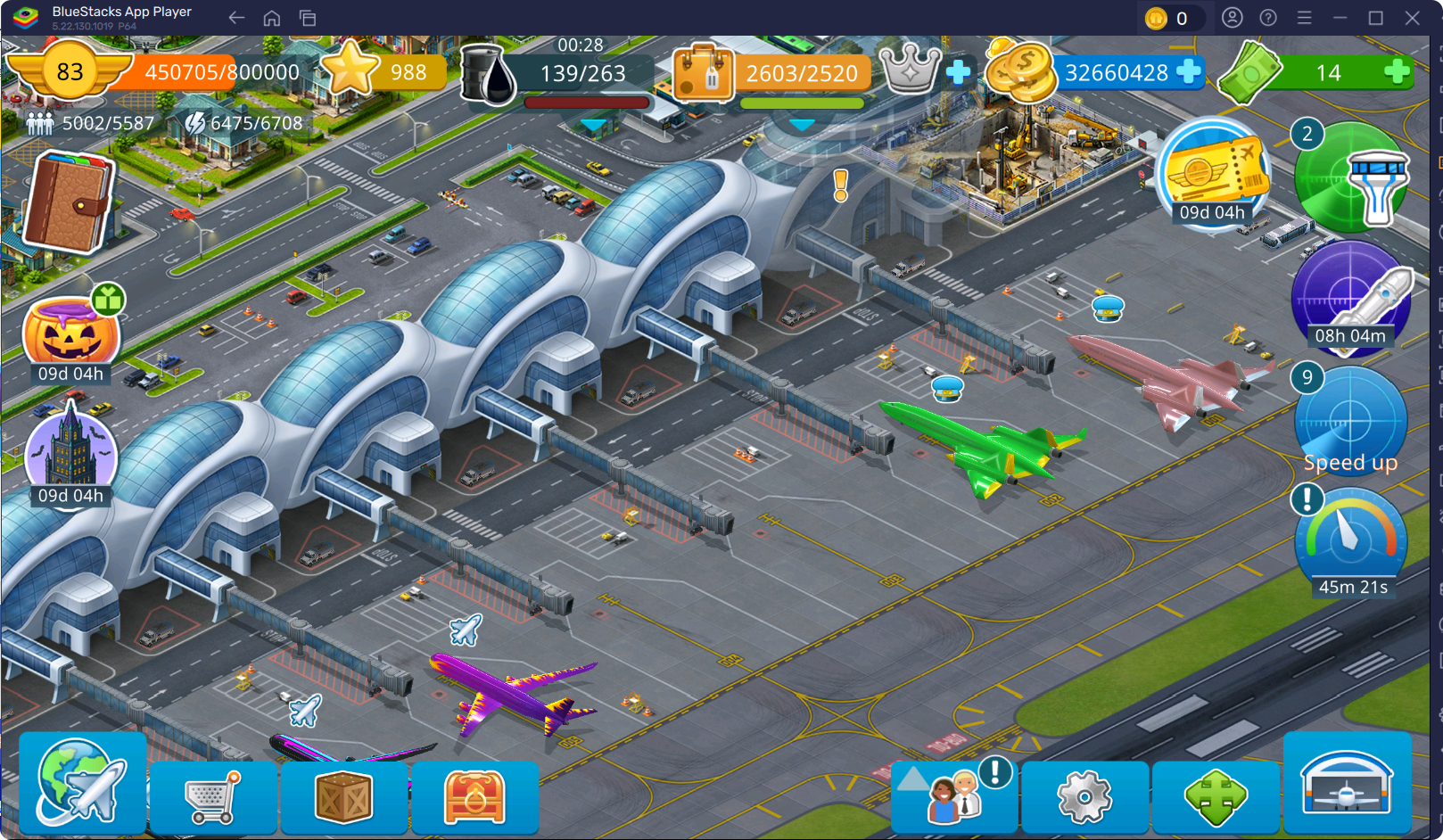Open the Halloween pumpkin event
Screen dimensions: 1443x840
[70, 334]
